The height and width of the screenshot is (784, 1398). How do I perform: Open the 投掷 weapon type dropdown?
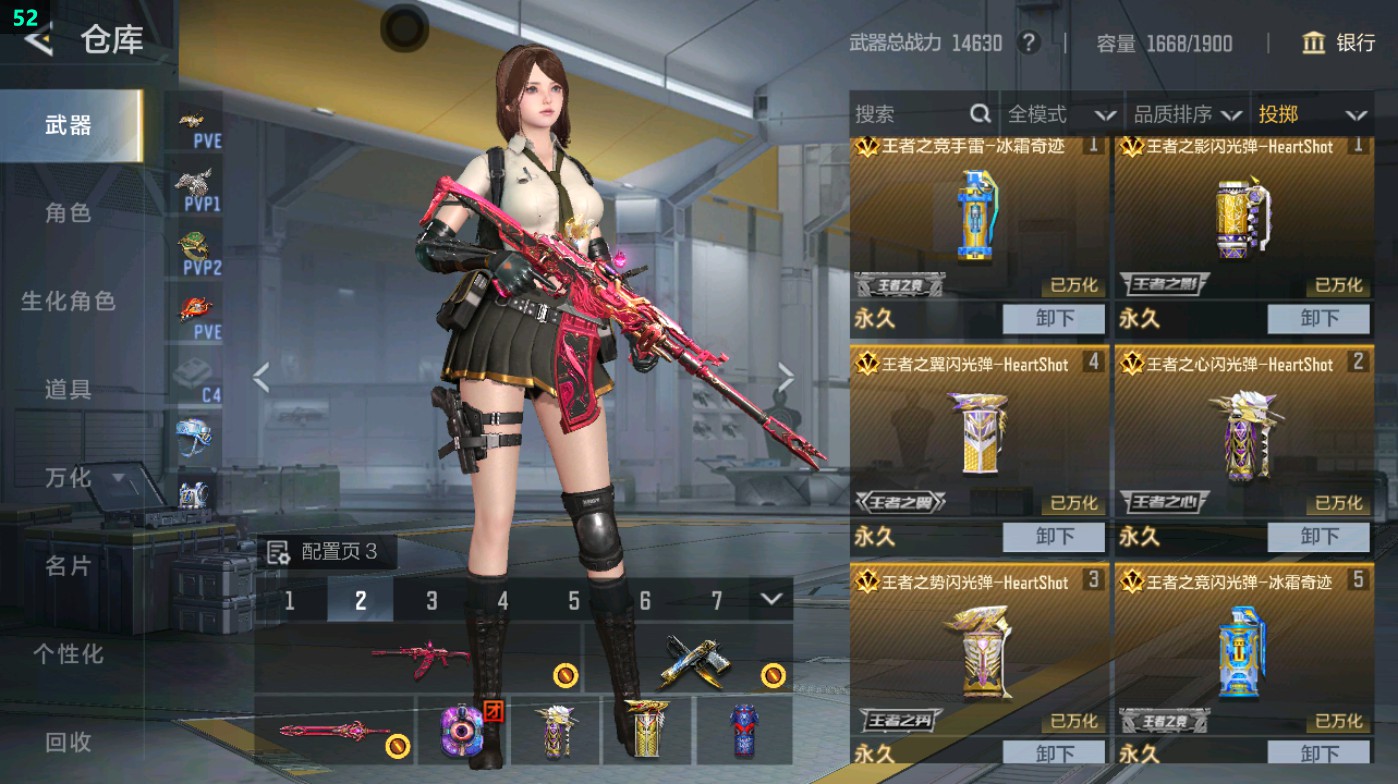pyautogui.click(x=1311, y=115)
